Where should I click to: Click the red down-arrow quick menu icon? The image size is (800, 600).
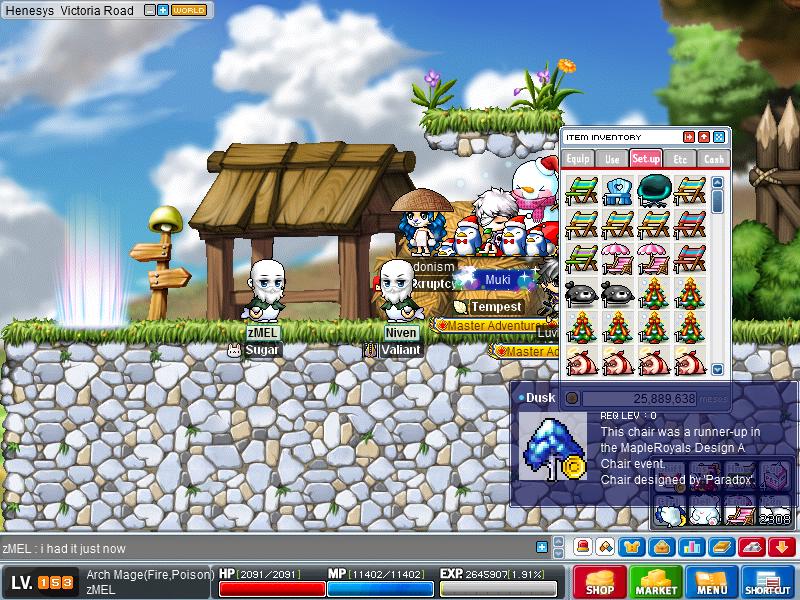pos(782,547)
